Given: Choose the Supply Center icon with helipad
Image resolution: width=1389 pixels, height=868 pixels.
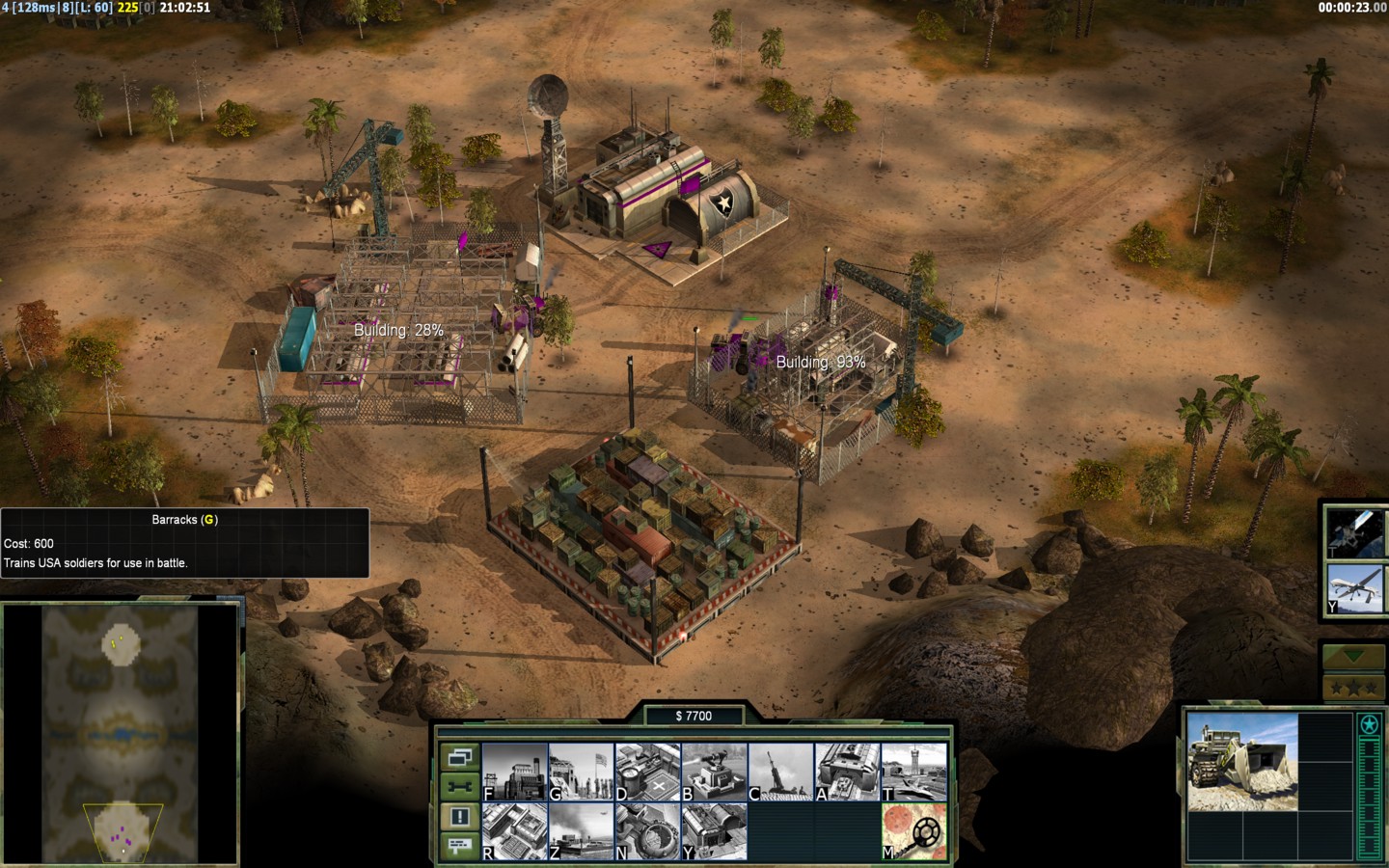Looking at the screenshot, I should click(648, 772).
